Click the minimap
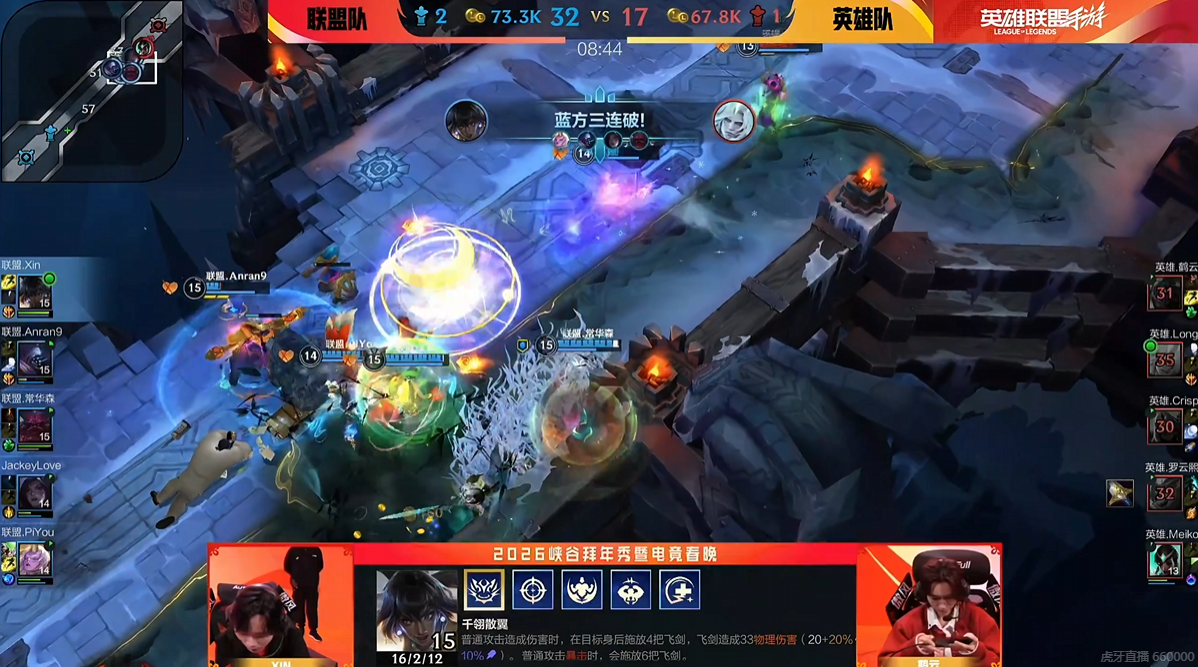 coord(90,90)
